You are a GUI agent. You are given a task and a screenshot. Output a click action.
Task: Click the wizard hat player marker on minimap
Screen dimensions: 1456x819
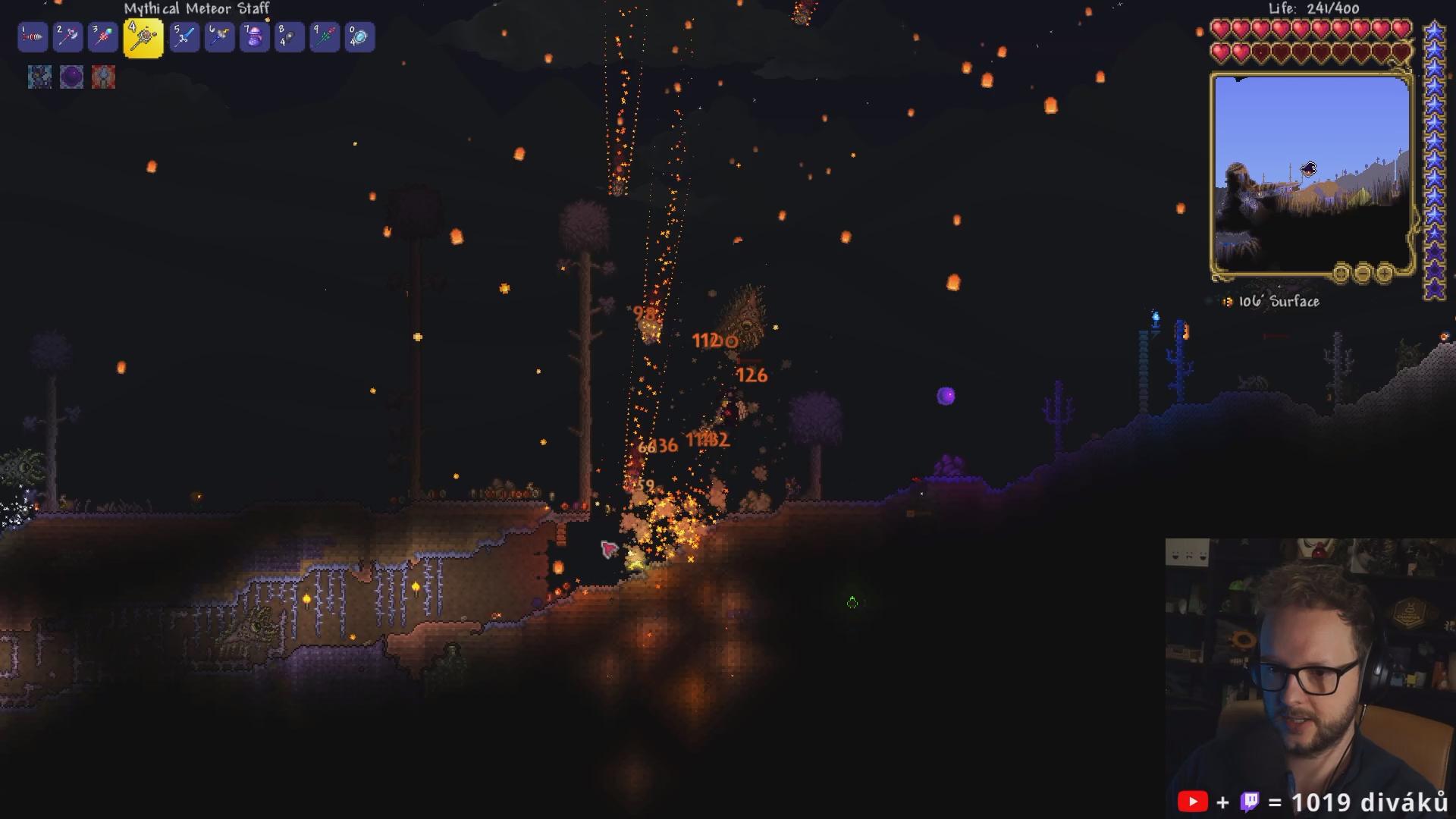(x=1309, y=168)
